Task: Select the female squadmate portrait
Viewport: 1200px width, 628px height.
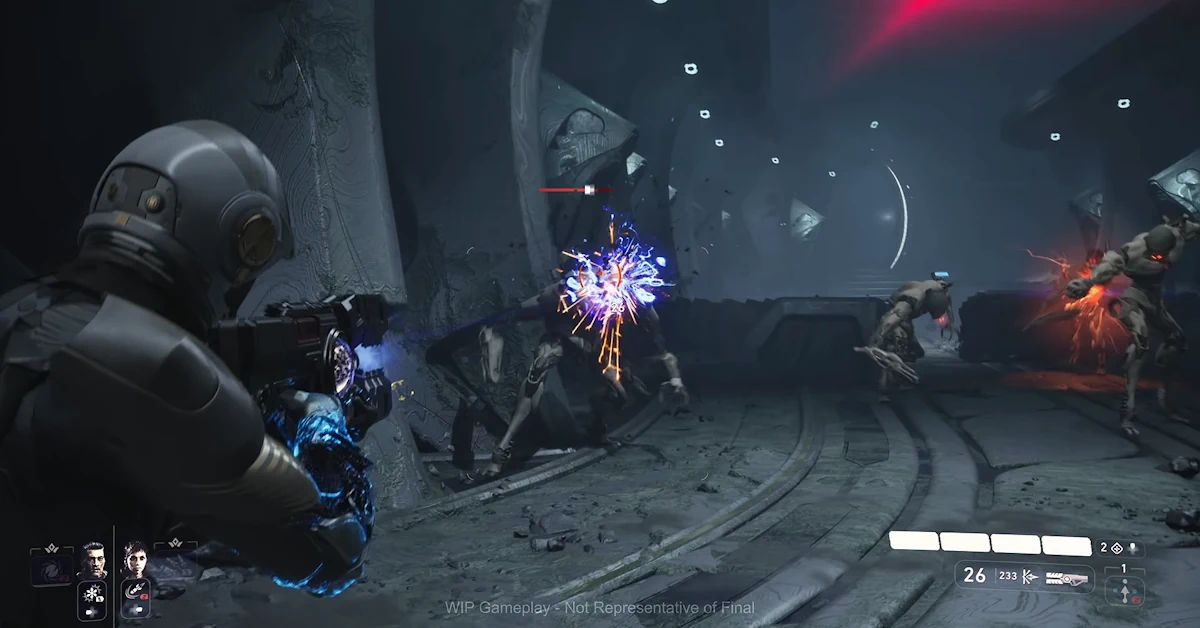Action: tap(134, 560)
